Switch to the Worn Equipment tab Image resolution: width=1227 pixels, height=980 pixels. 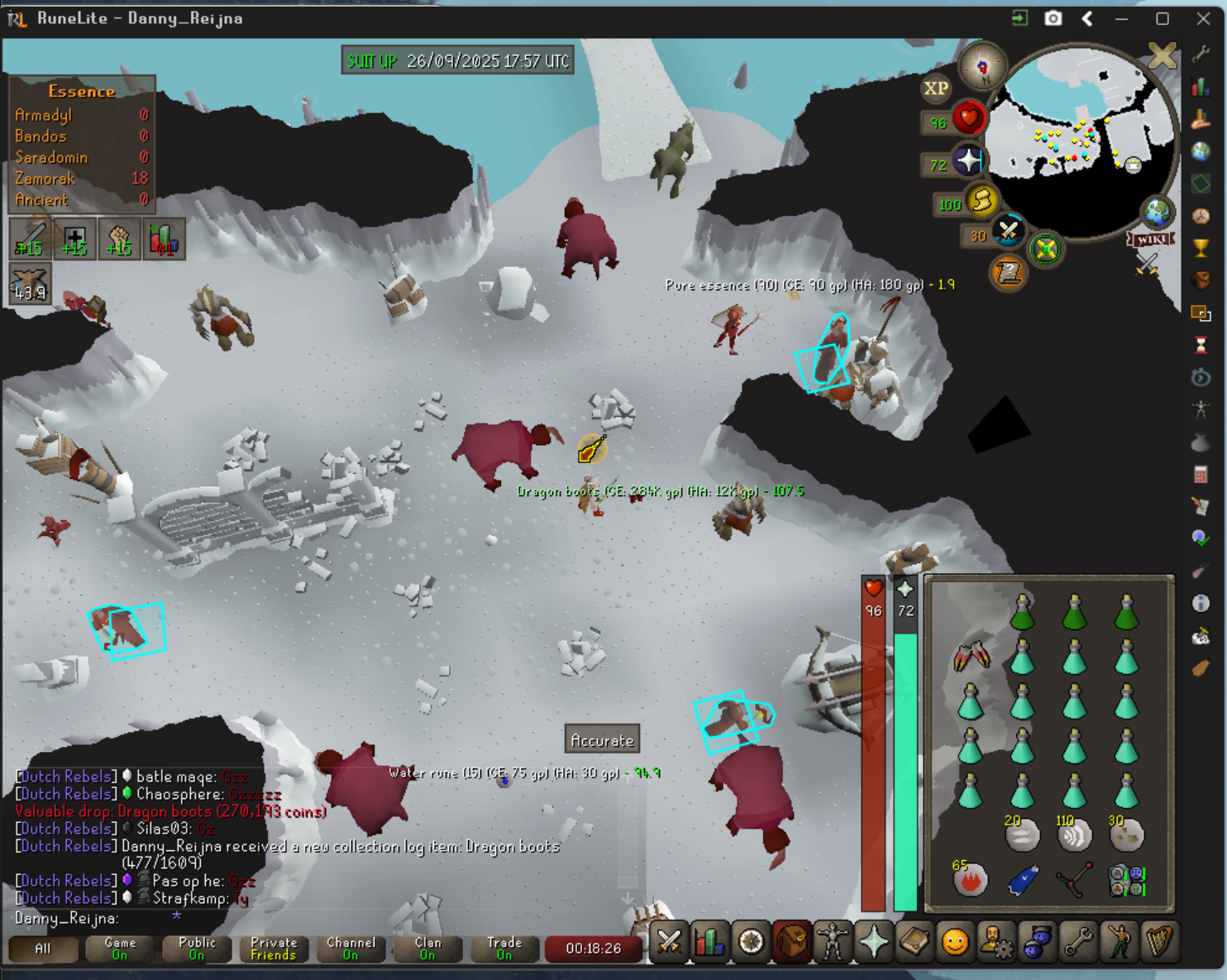(x=832, y=942)
